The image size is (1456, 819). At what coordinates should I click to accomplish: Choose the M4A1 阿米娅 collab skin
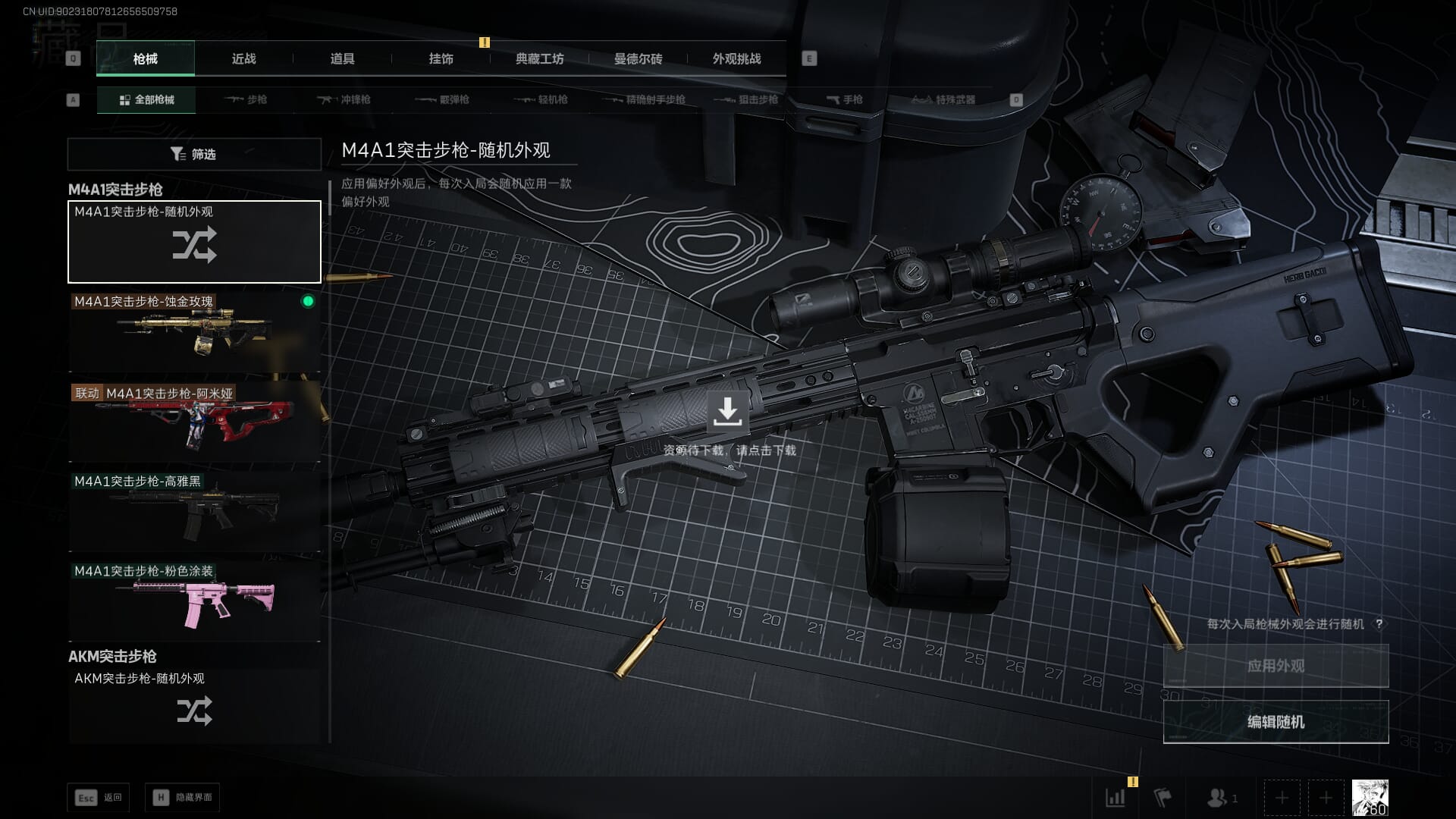click(194, 422)
